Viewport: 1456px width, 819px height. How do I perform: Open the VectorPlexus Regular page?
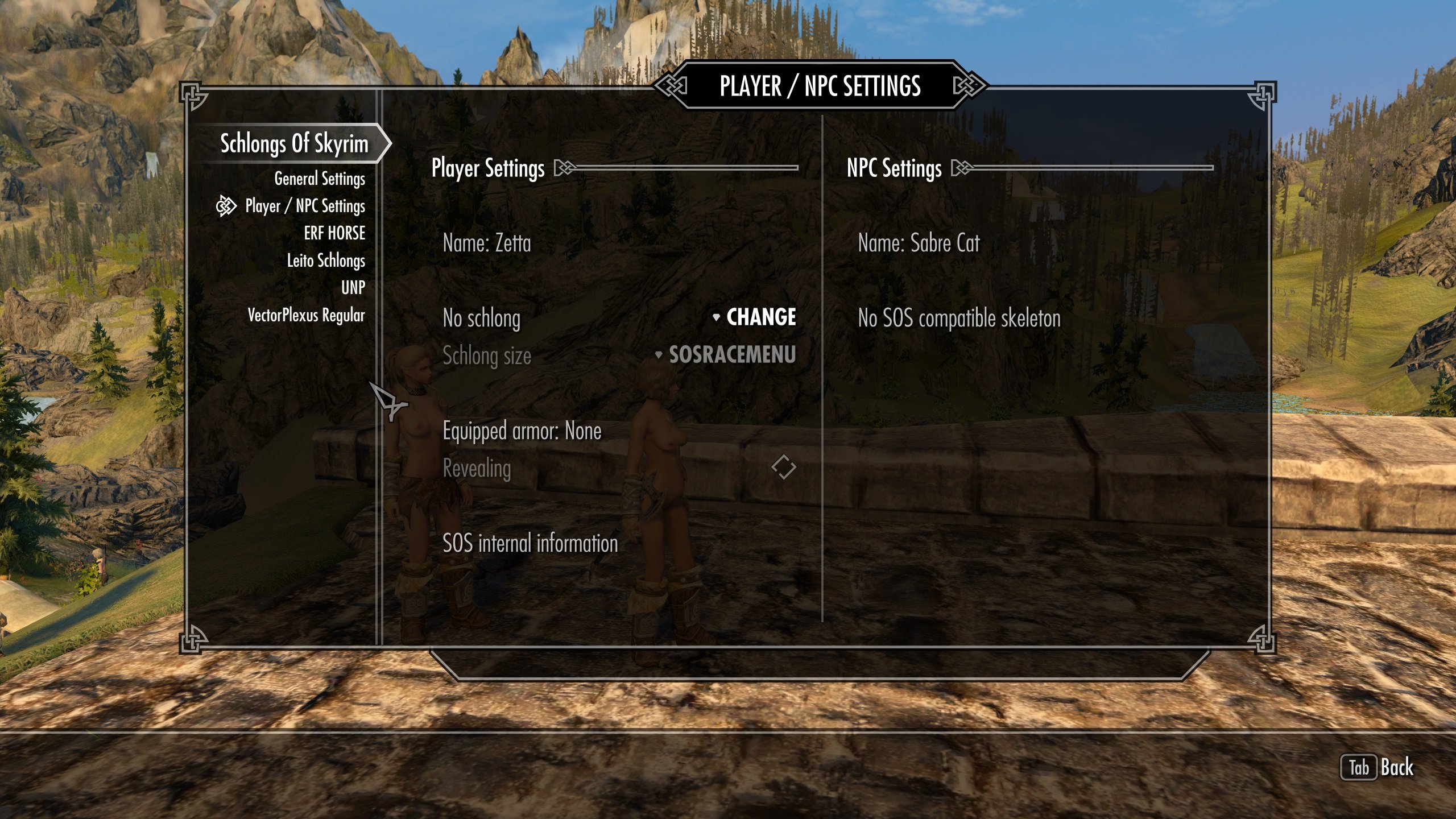click(x=306, y=315)
